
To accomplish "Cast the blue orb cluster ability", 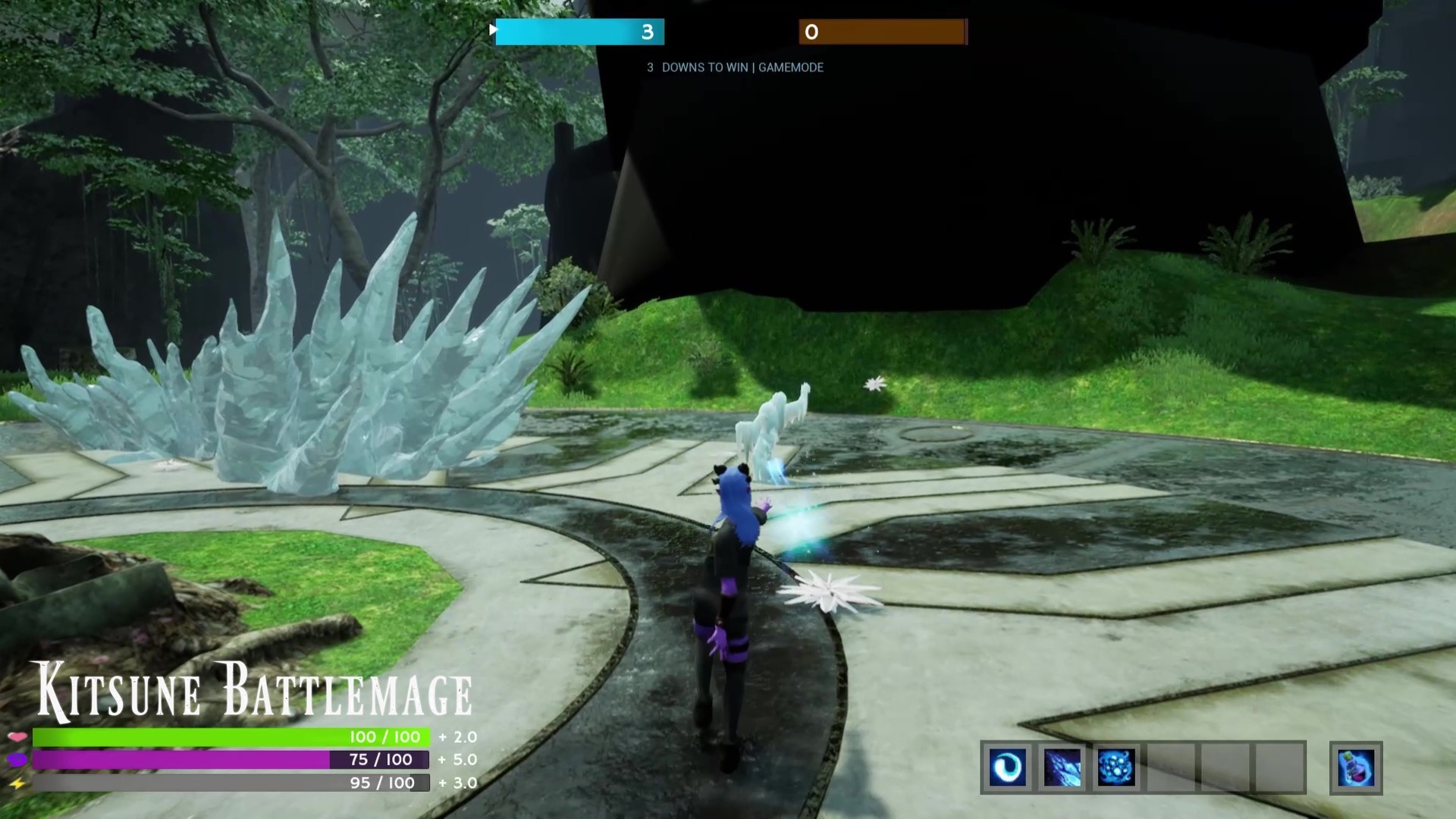I will [x=1116, y=768].
